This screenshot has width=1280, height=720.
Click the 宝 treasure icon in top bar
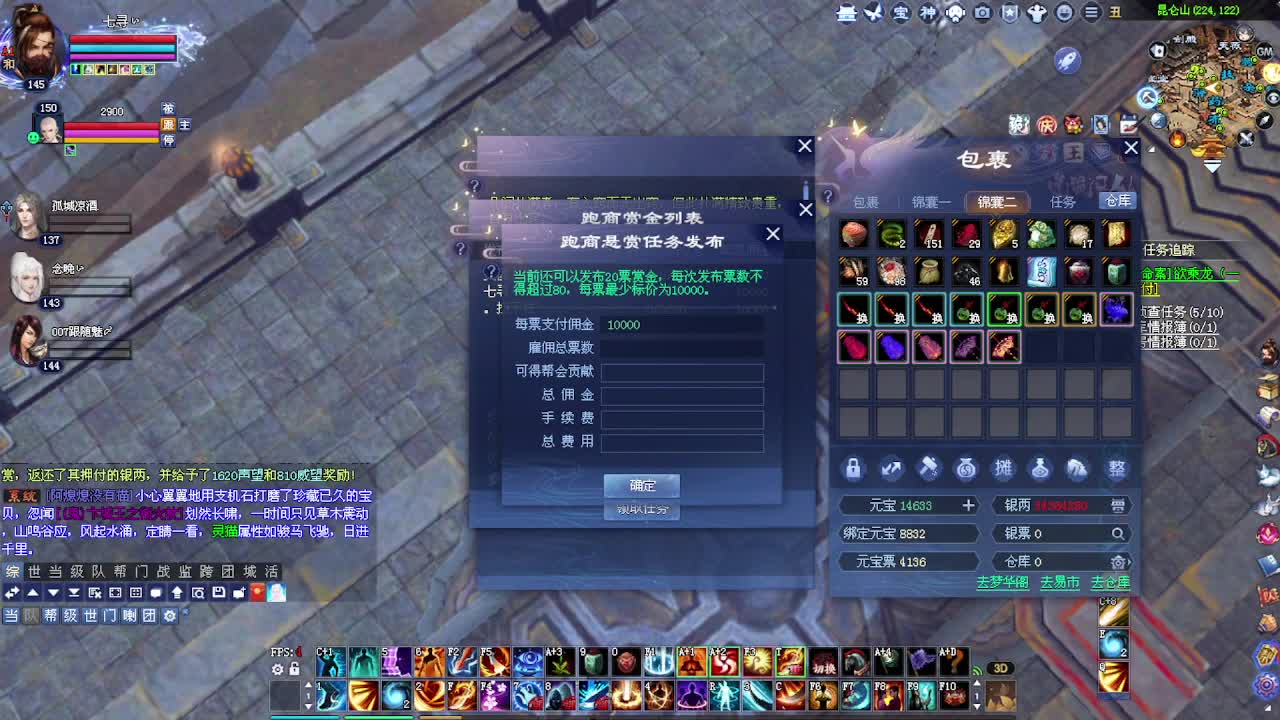(901, 14)
